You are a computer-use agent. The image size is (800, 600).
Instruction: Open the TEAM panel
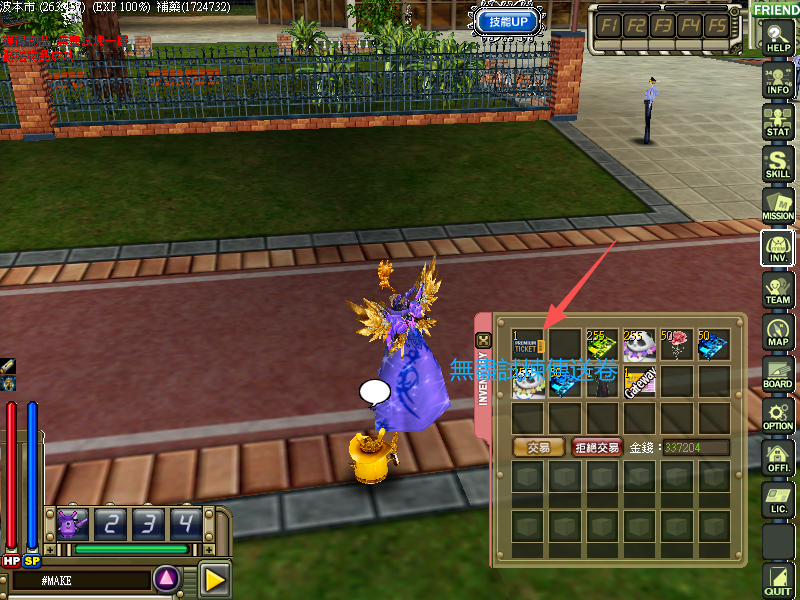tap(777, 290)
